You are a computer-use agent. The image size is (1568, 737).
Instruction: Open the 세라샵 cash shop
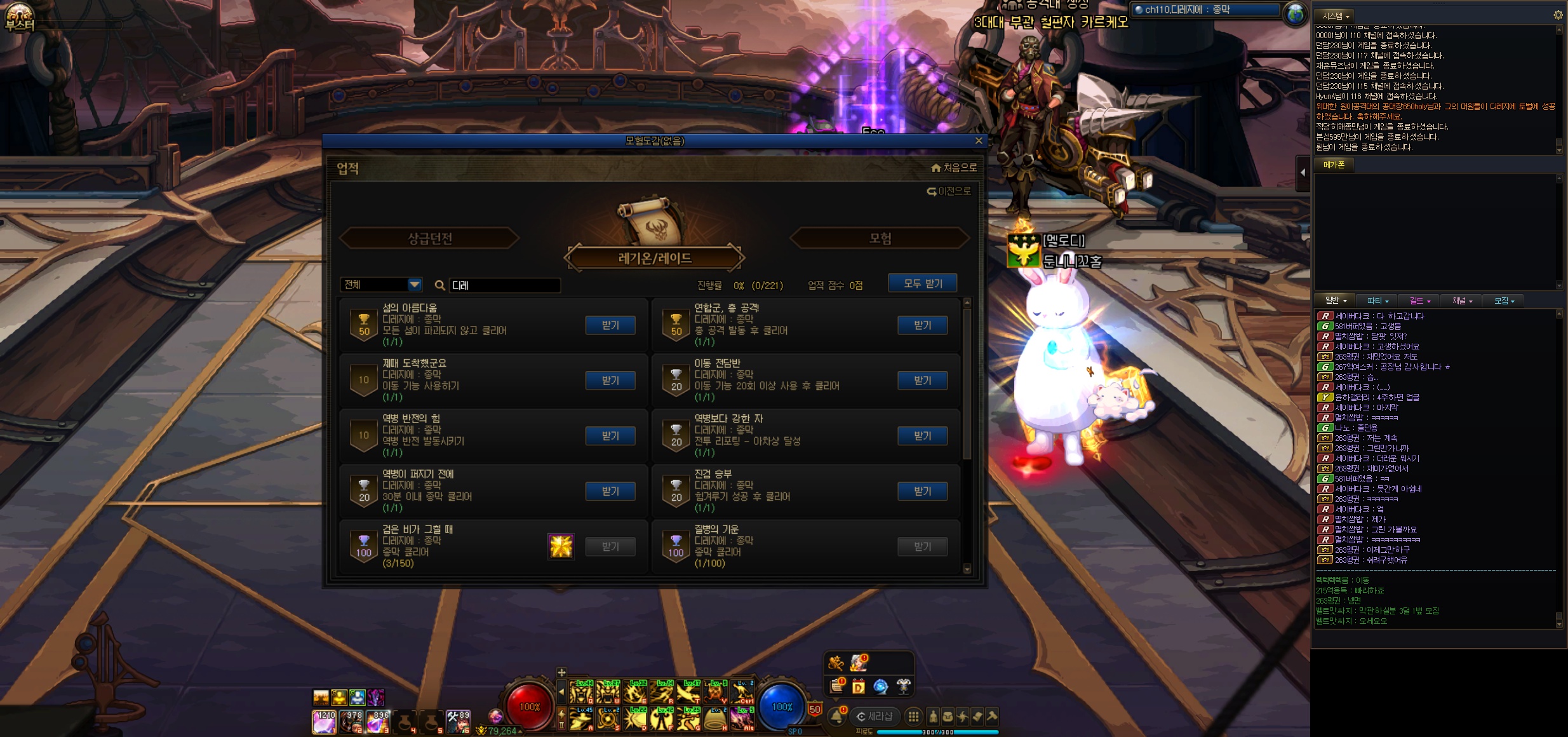coord(874,717)
